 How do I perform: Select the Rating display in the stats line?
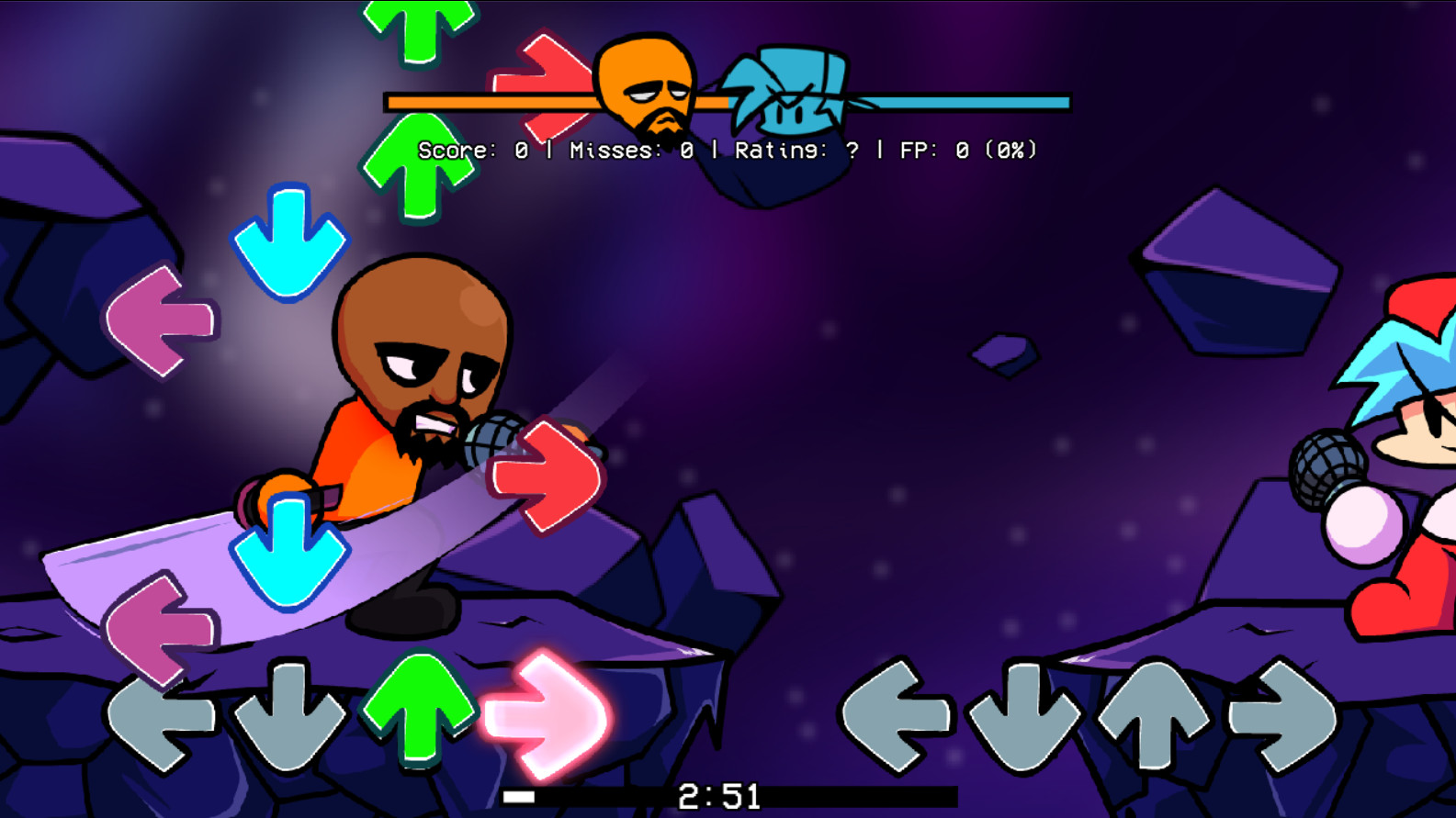coord(795,149)
